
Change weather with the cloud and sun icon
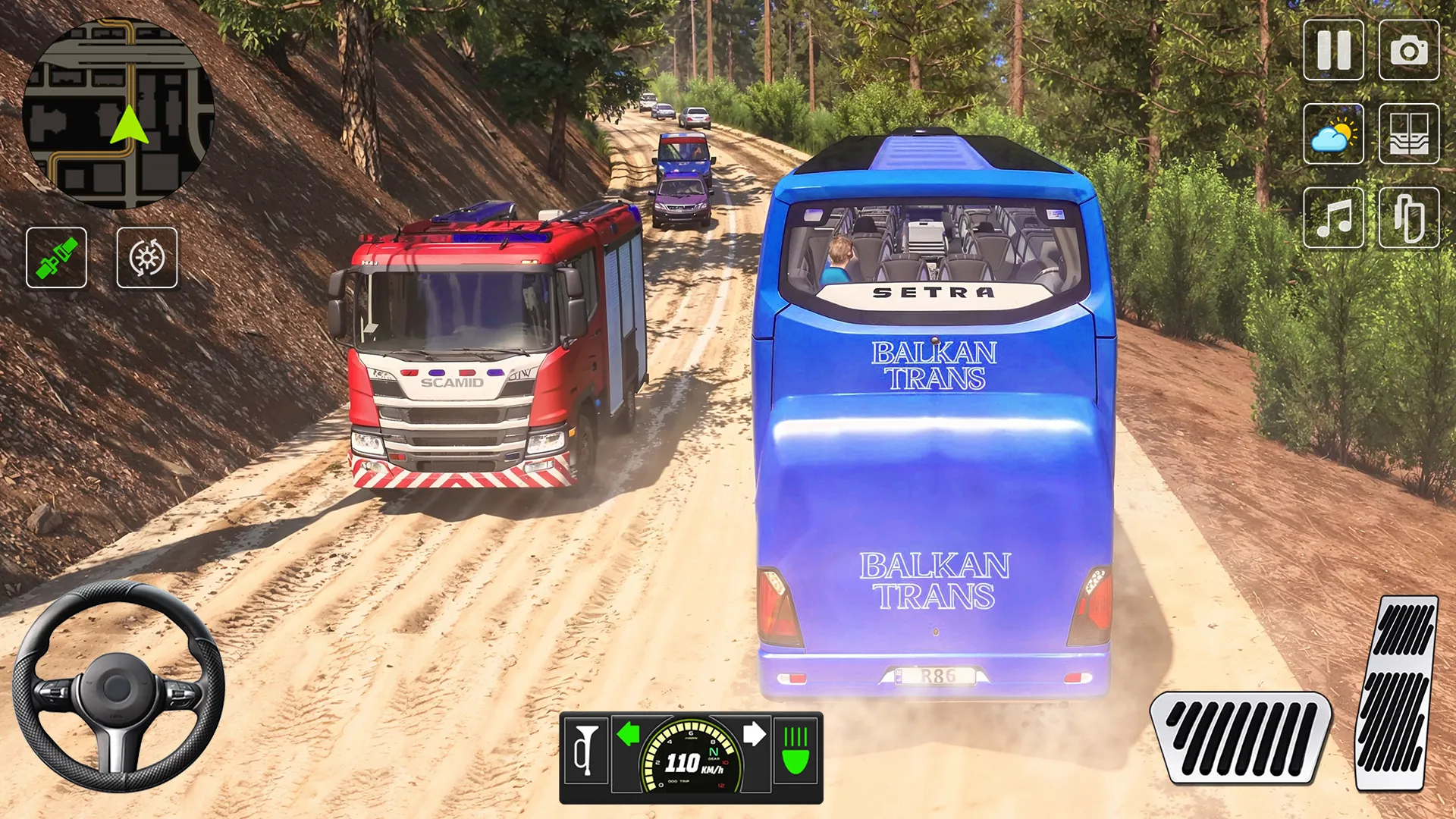1333,134
